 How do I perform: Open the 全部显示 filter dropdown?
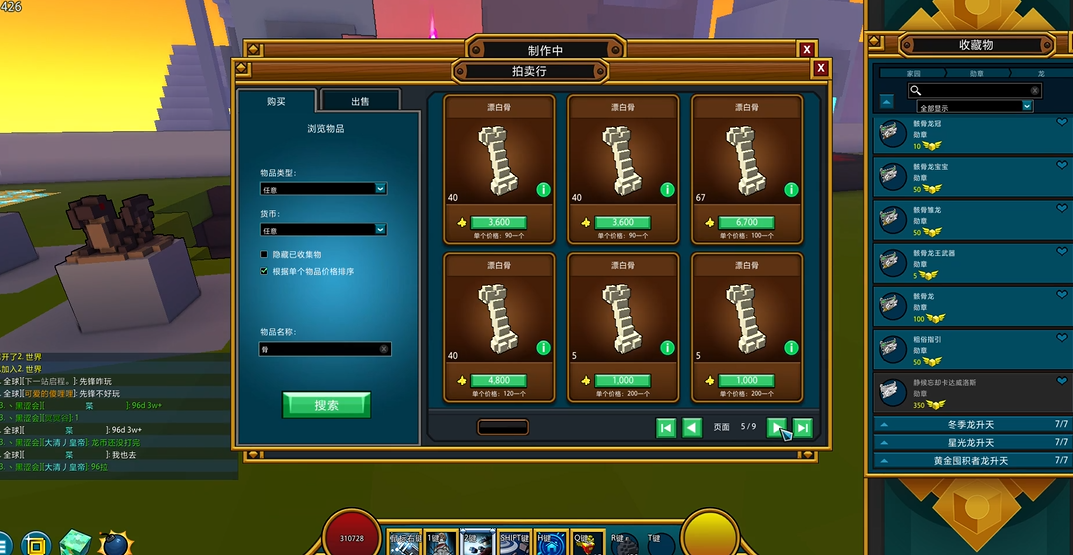970,107
